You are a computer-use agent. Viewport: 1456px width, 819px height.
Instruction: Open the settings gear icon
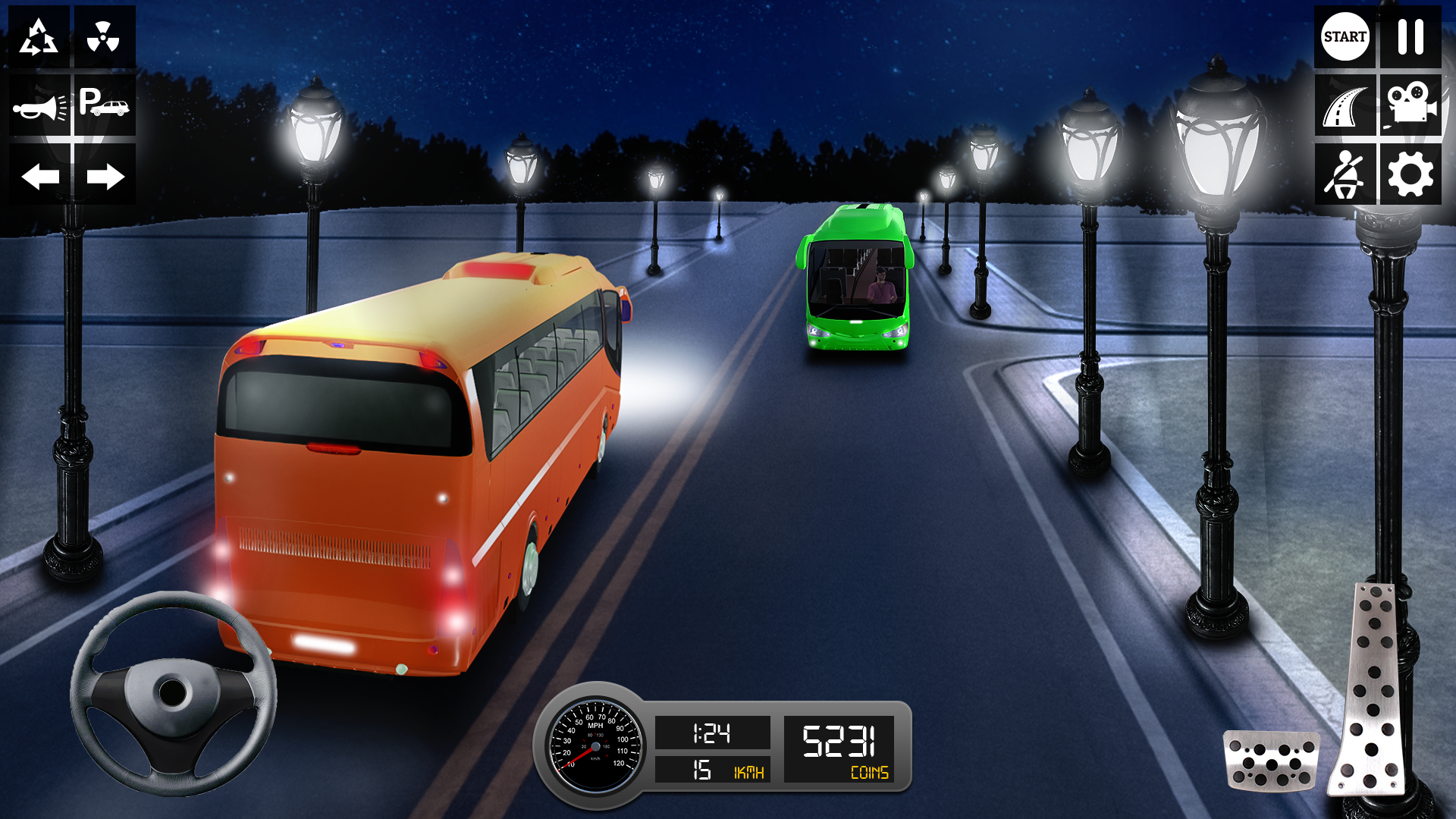coord(1412,174)
